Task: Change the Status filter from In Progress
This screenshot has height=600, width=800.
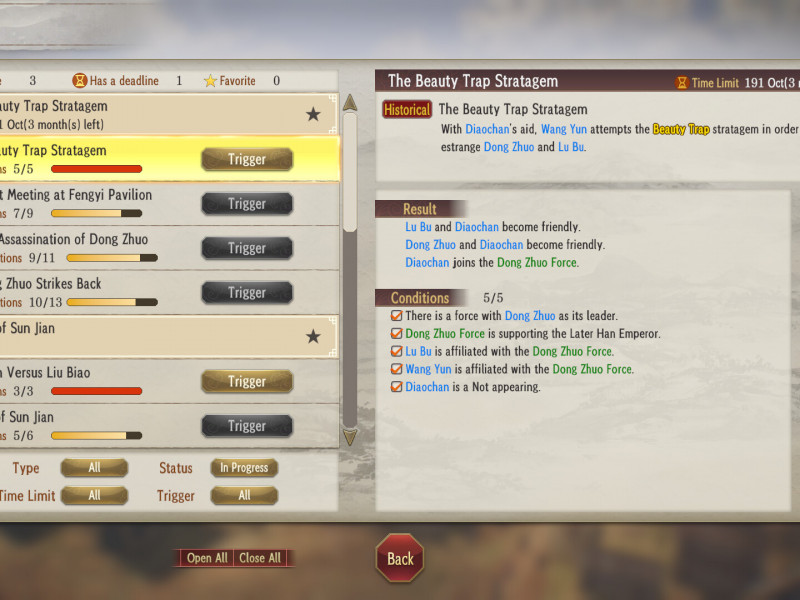Action: click(x=244, y=468)
